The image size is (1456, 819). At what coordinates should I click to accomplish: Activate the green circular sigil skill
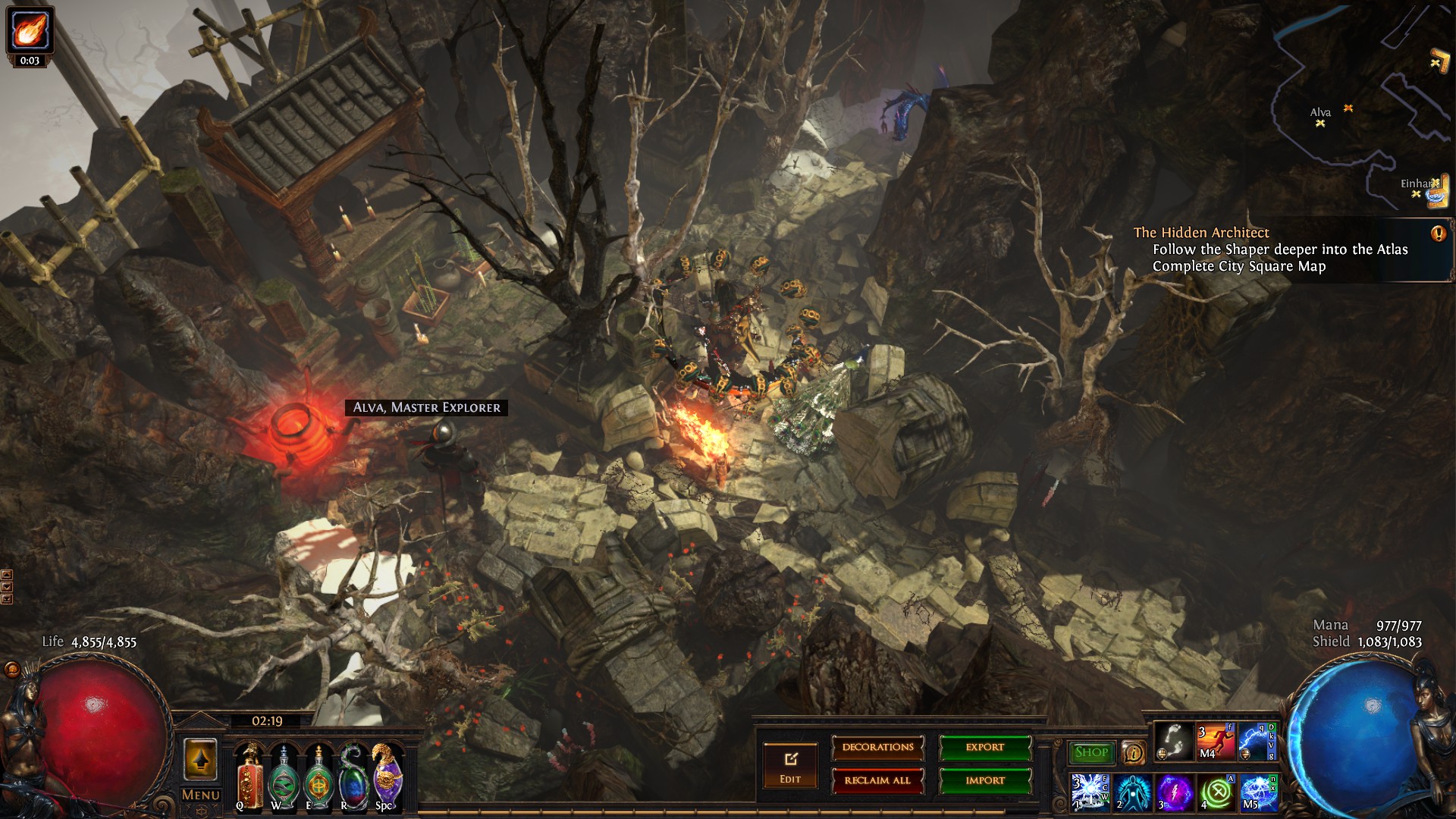pos(1216,792)
